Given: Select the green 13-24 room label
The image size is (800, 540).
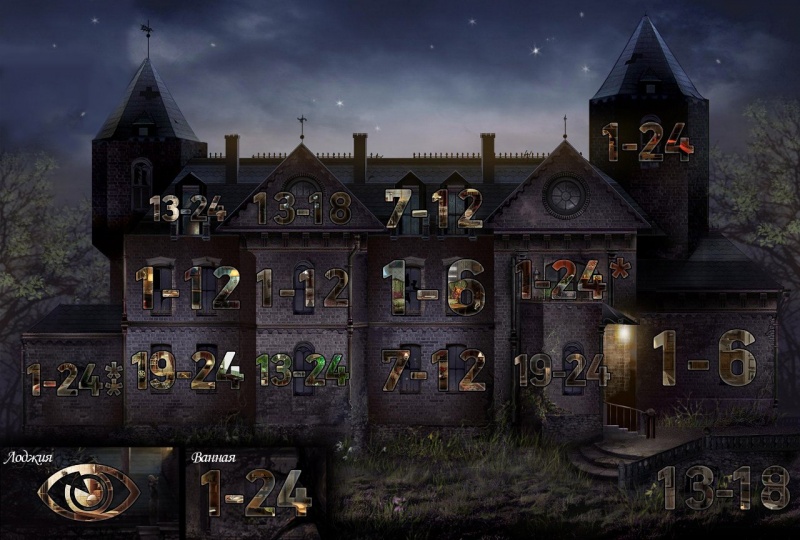Looking at the screenshot, I should 303,370.
